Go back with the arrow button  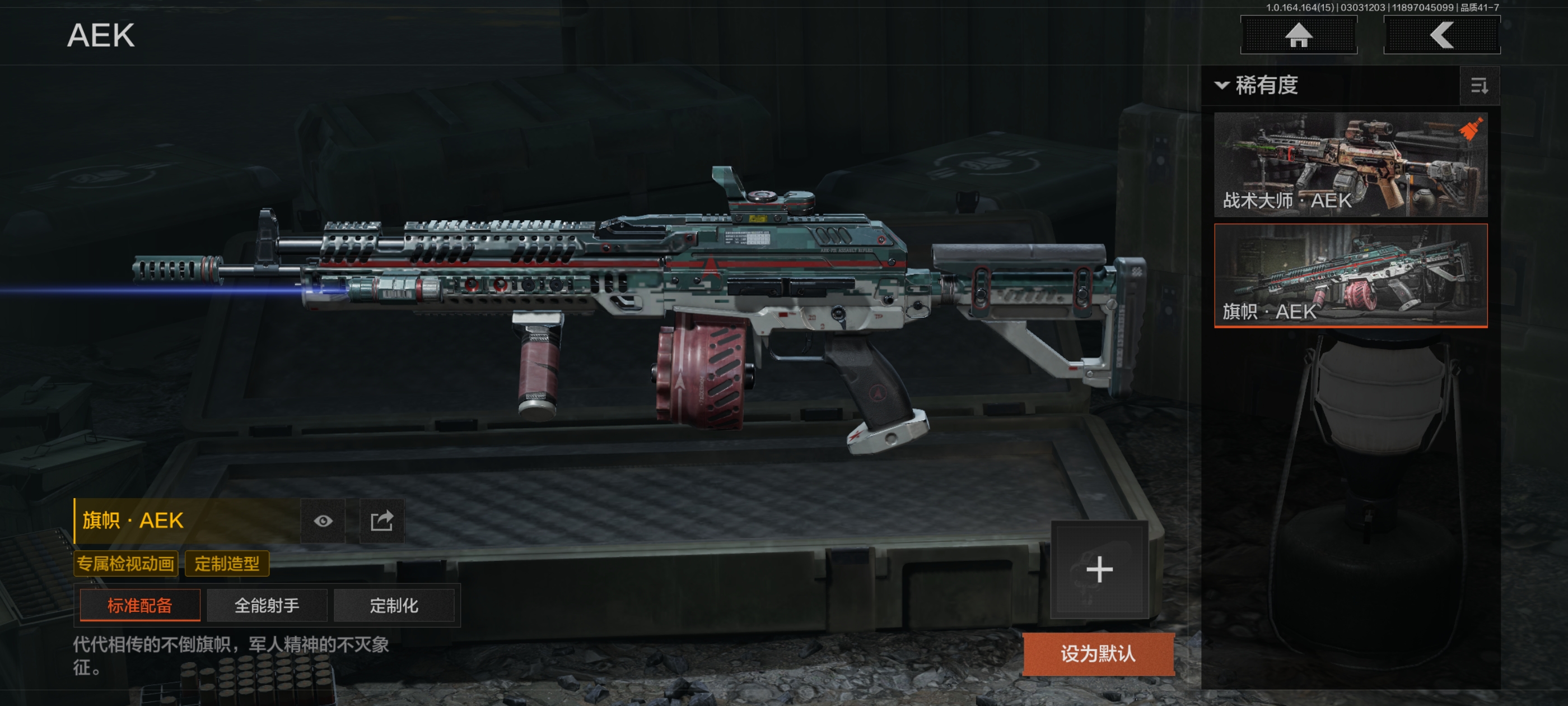click(1441, 35)
